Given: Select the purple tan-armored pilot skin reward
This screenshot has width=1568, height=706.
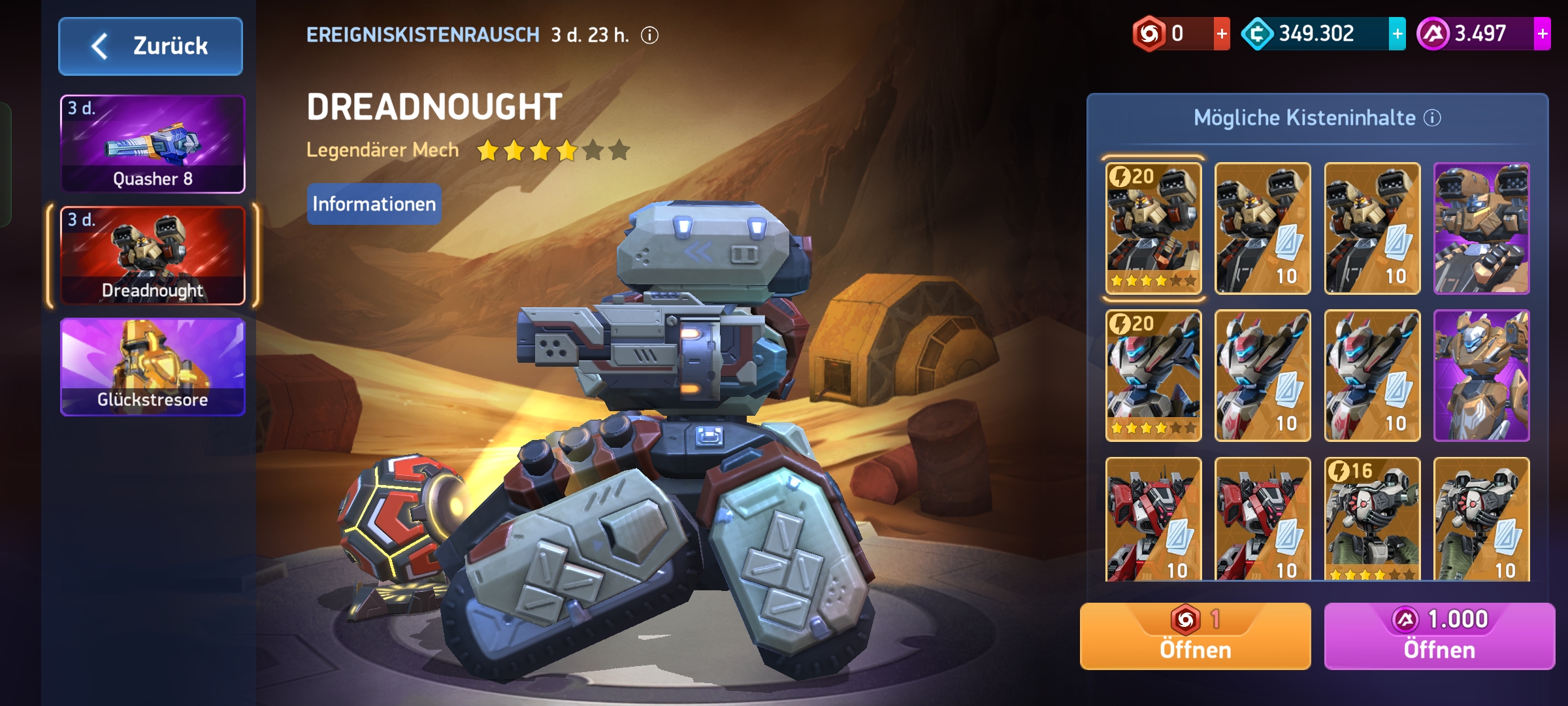Looking at the screenshot, I should coord(1481,375).
